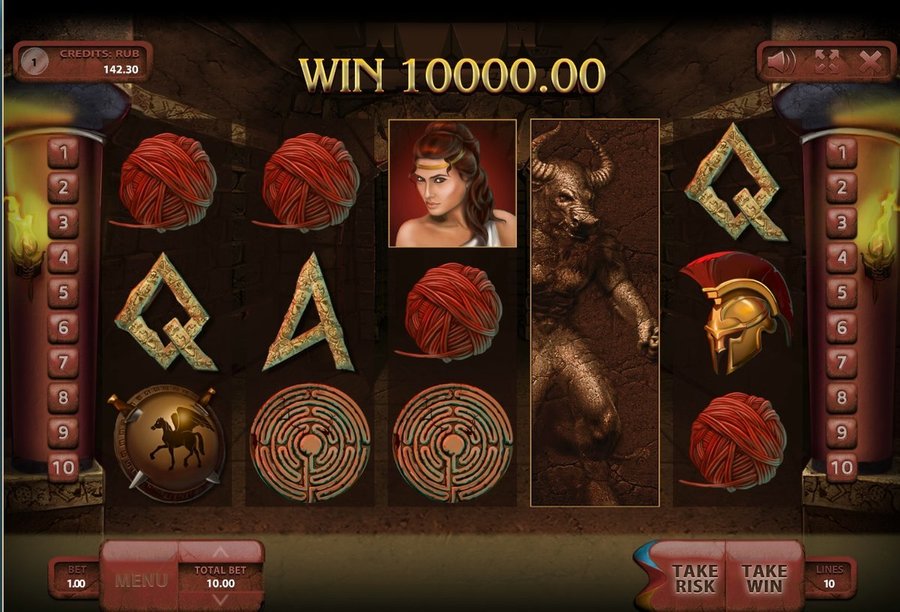Viewport: 900px width, 612px height.
Task: Close the game with the X button
Action: tap(870, 62)
